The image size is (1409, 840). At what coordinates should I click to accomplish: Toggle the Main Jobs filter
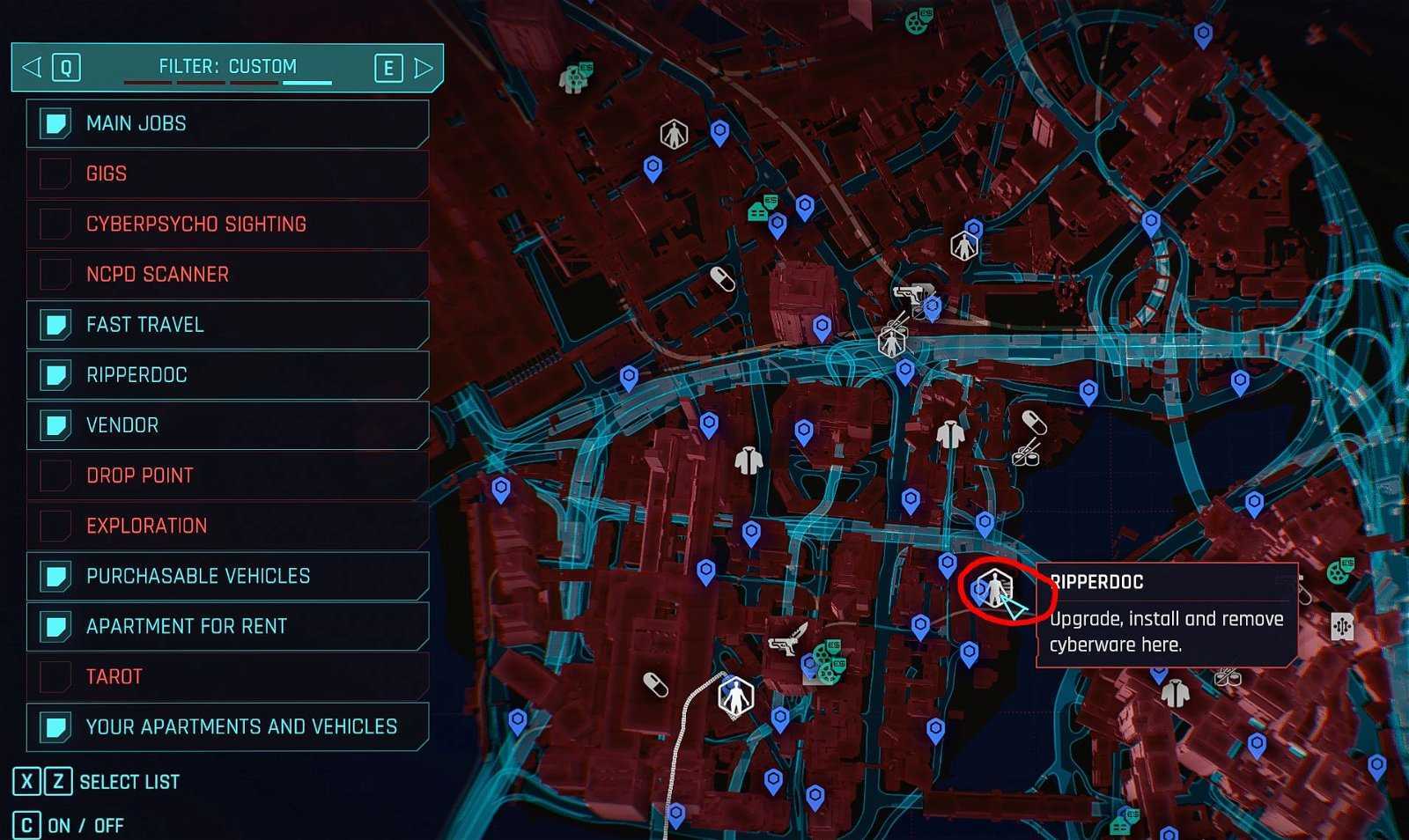(55, 123)
